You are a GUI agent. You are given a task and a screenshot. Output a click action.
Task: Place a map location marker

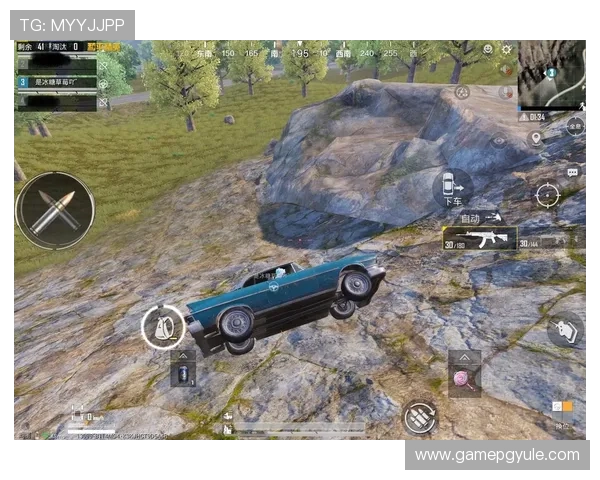click(x=535, y=139)
